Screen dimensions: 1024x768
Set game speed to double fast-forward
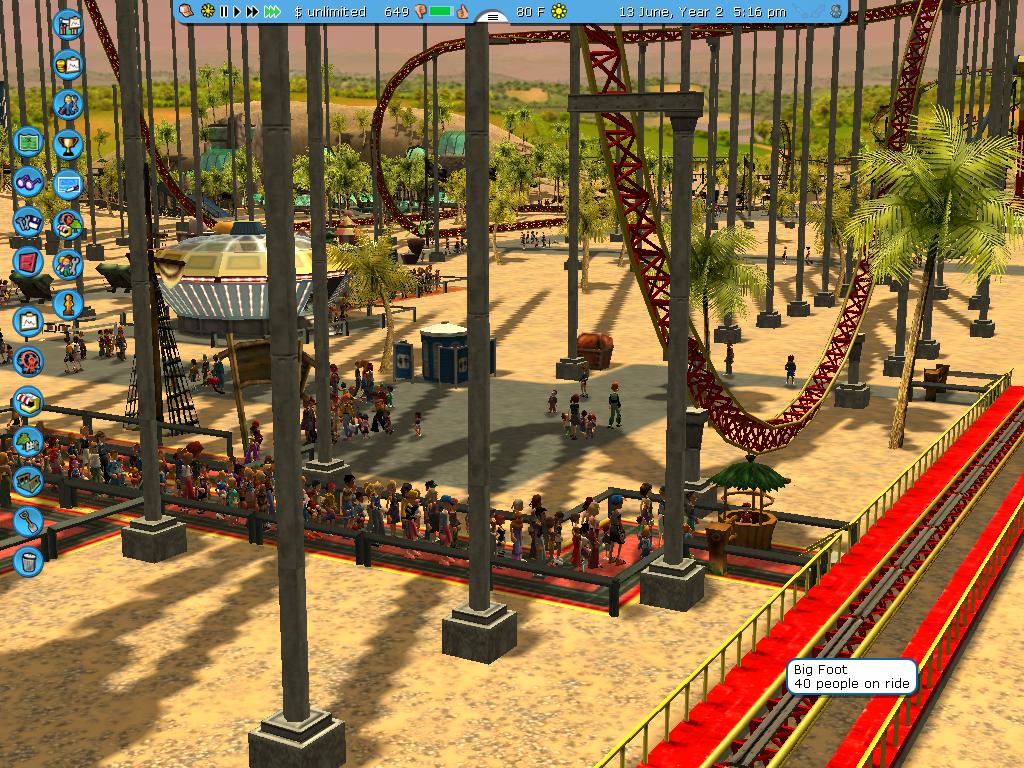click(x=252, y=11)
